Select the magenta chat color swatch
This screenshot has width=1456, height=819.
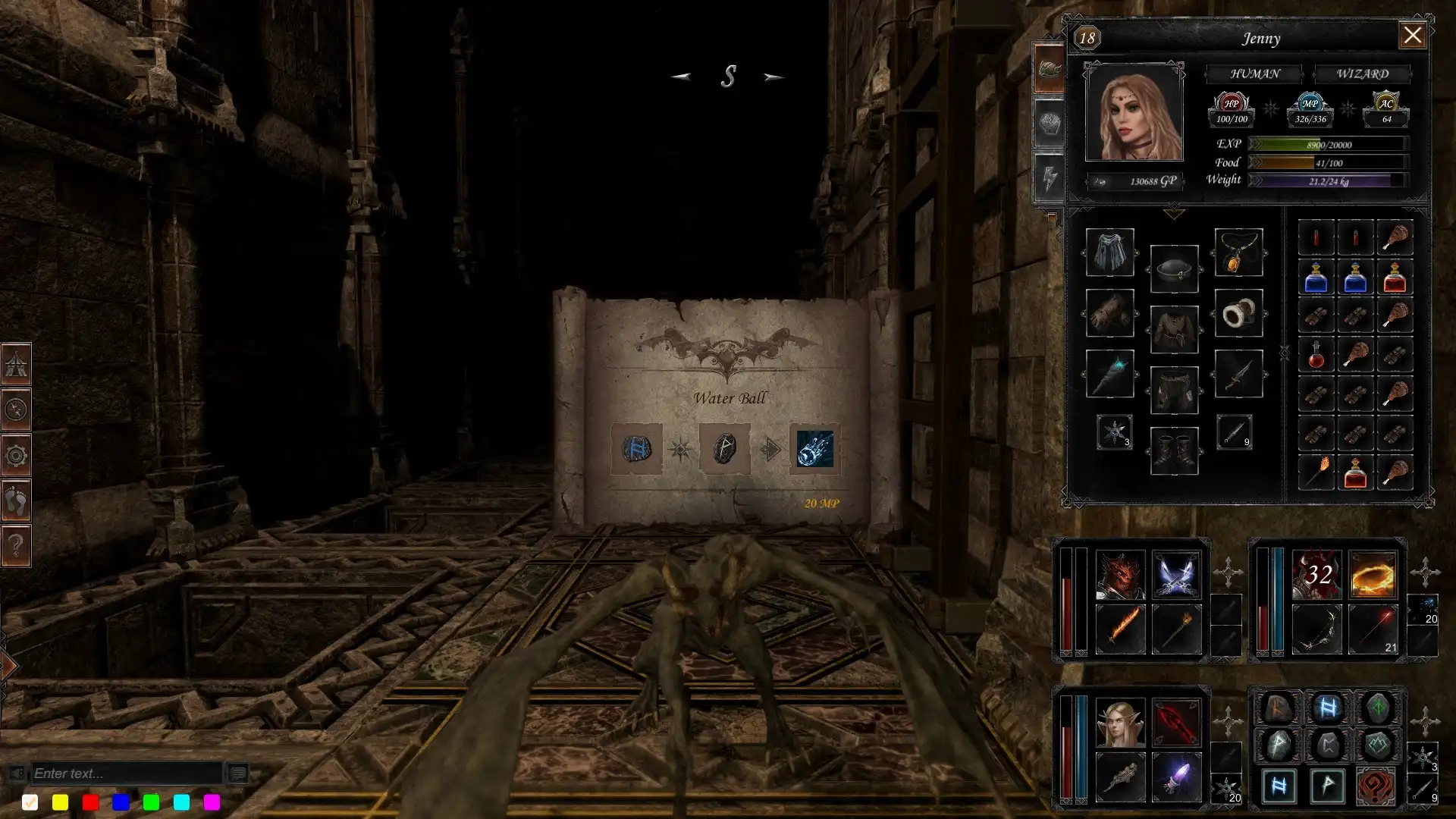(211, 802)
